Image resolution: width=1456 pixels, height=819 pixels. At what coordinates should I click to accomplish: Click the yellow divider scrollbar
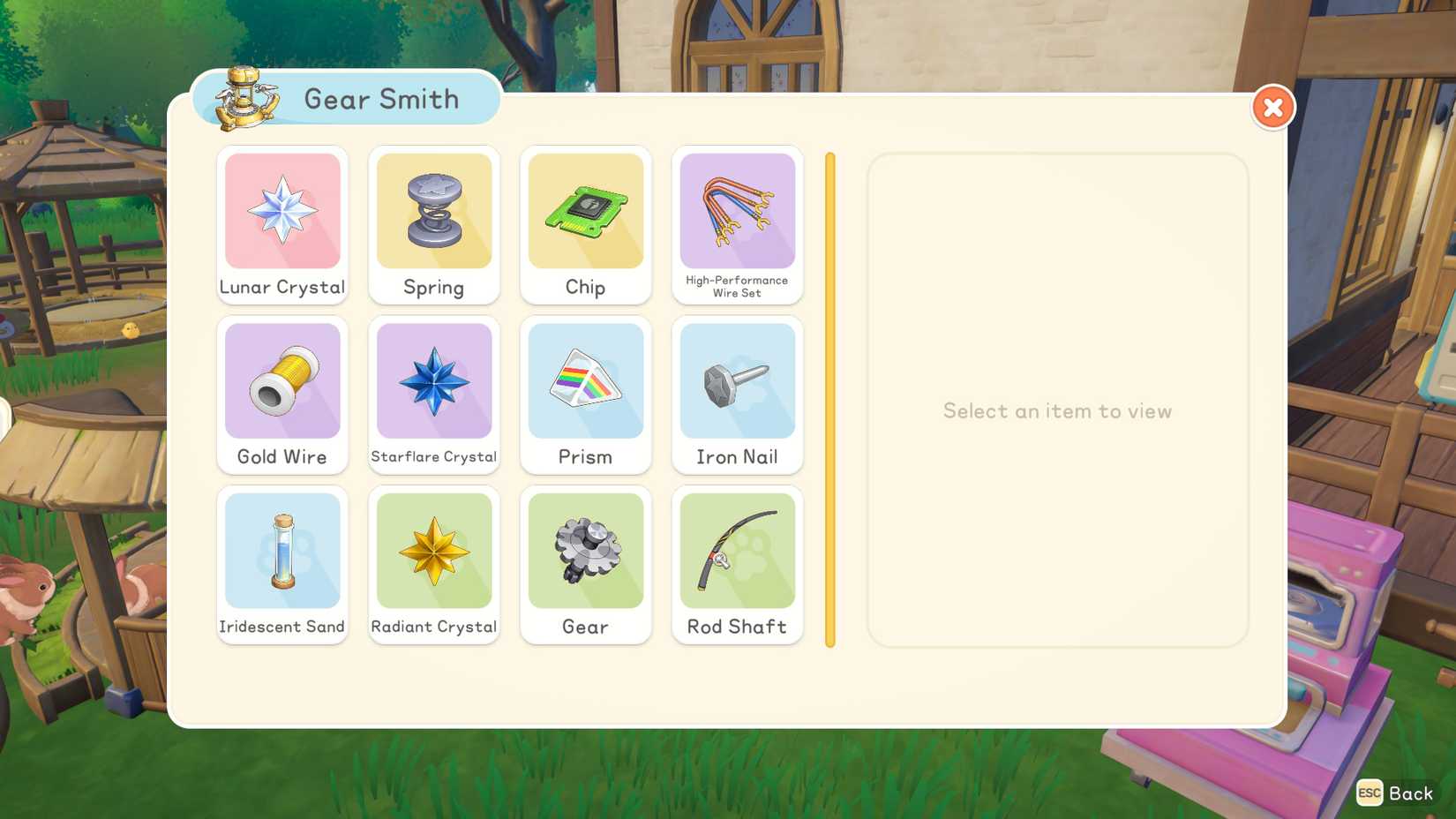829,399
